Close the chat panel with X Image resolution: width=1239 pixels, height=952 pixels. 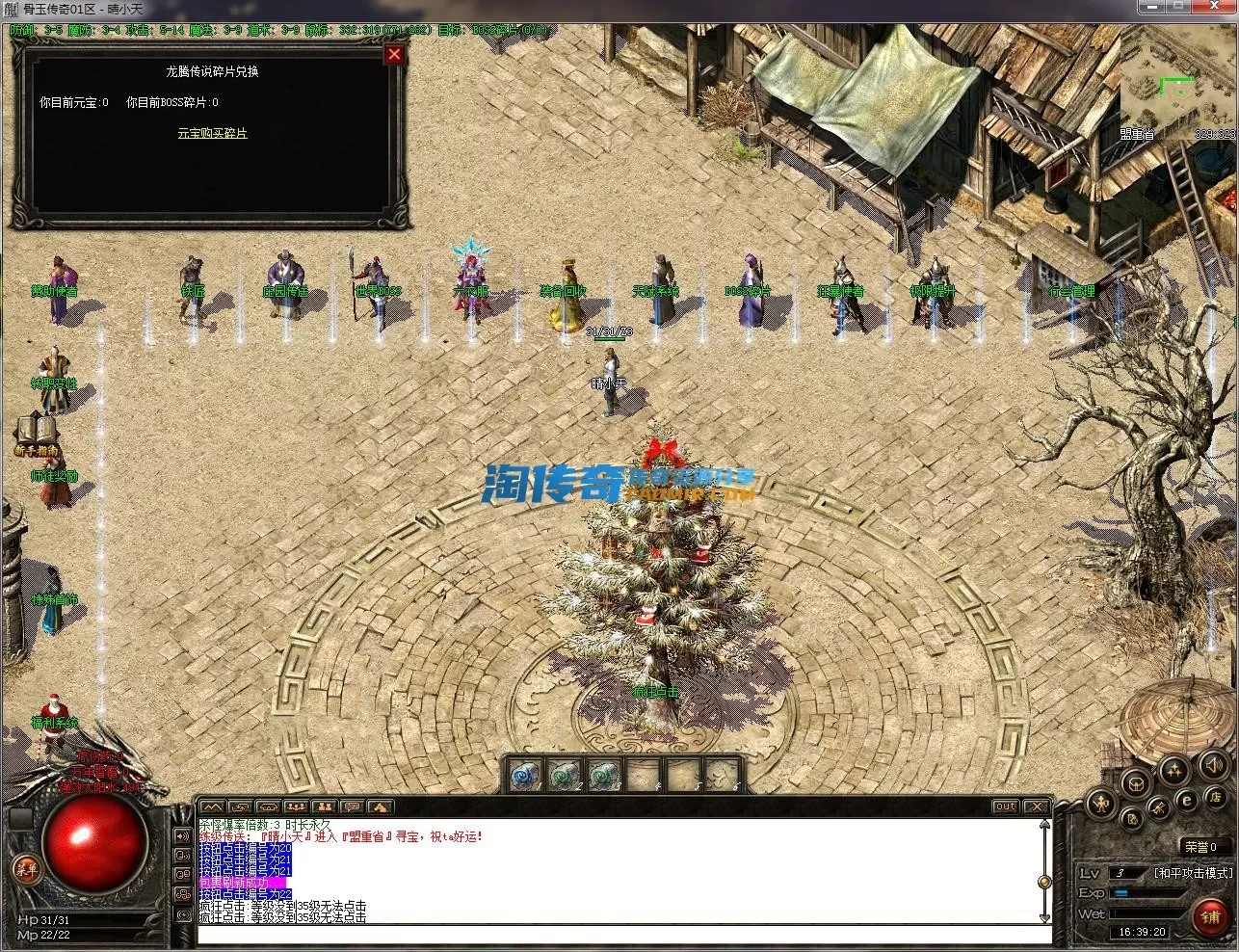[x=1036, y=807]
